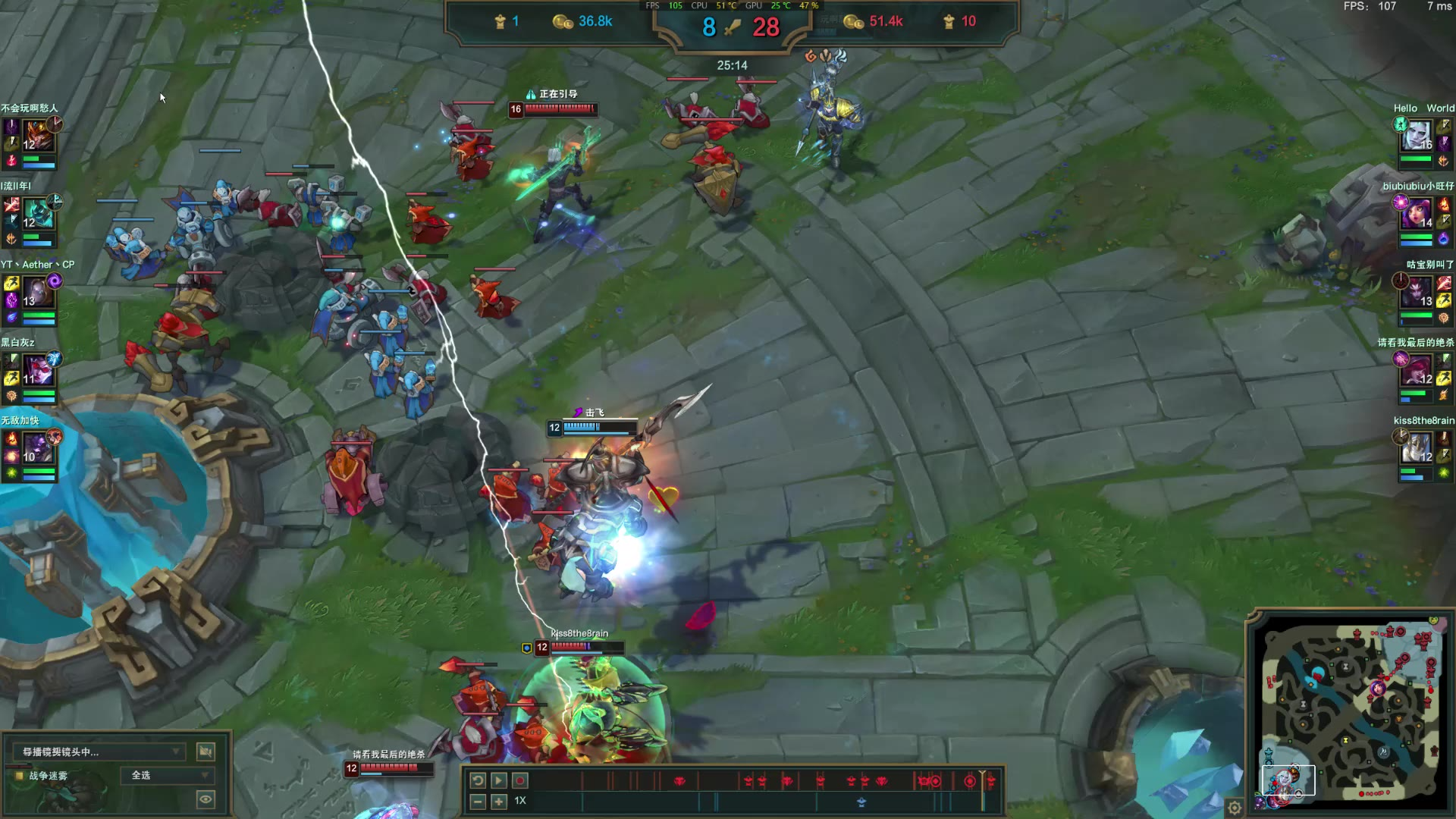This screenshot has width=1456, height=819.
Task: Open settings via the gear icon near minimap
Action: (x=1235, y=808)
